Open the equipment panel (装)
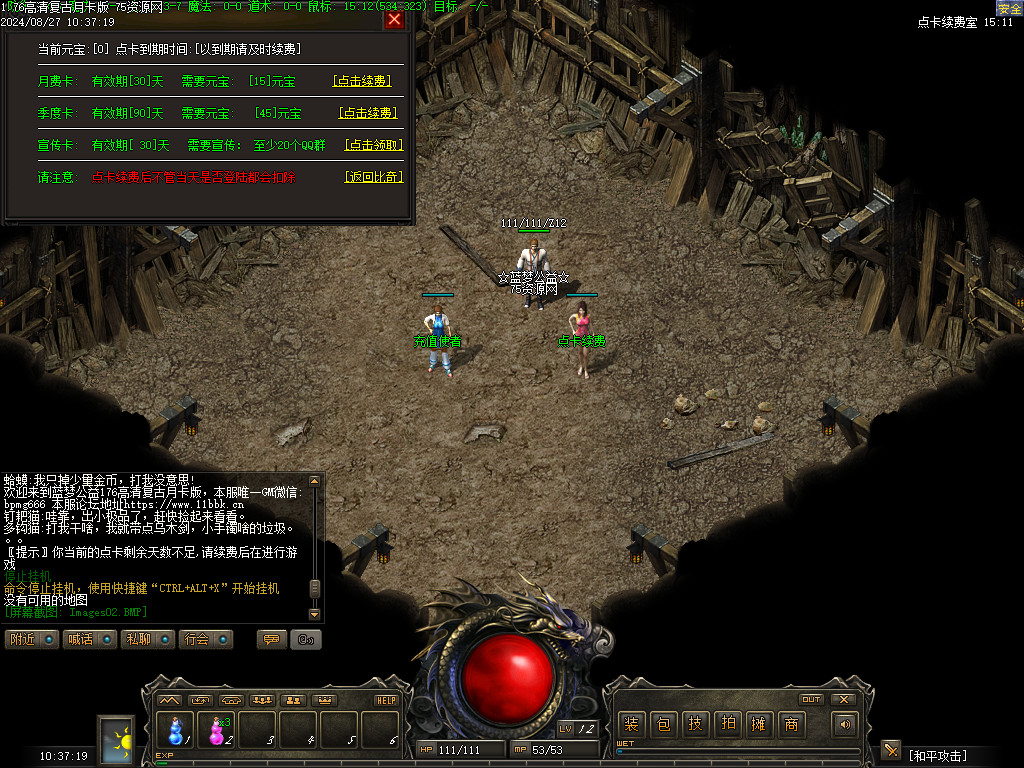Image resolution: width=1024 pixels, height=768 pixels. 631,724
